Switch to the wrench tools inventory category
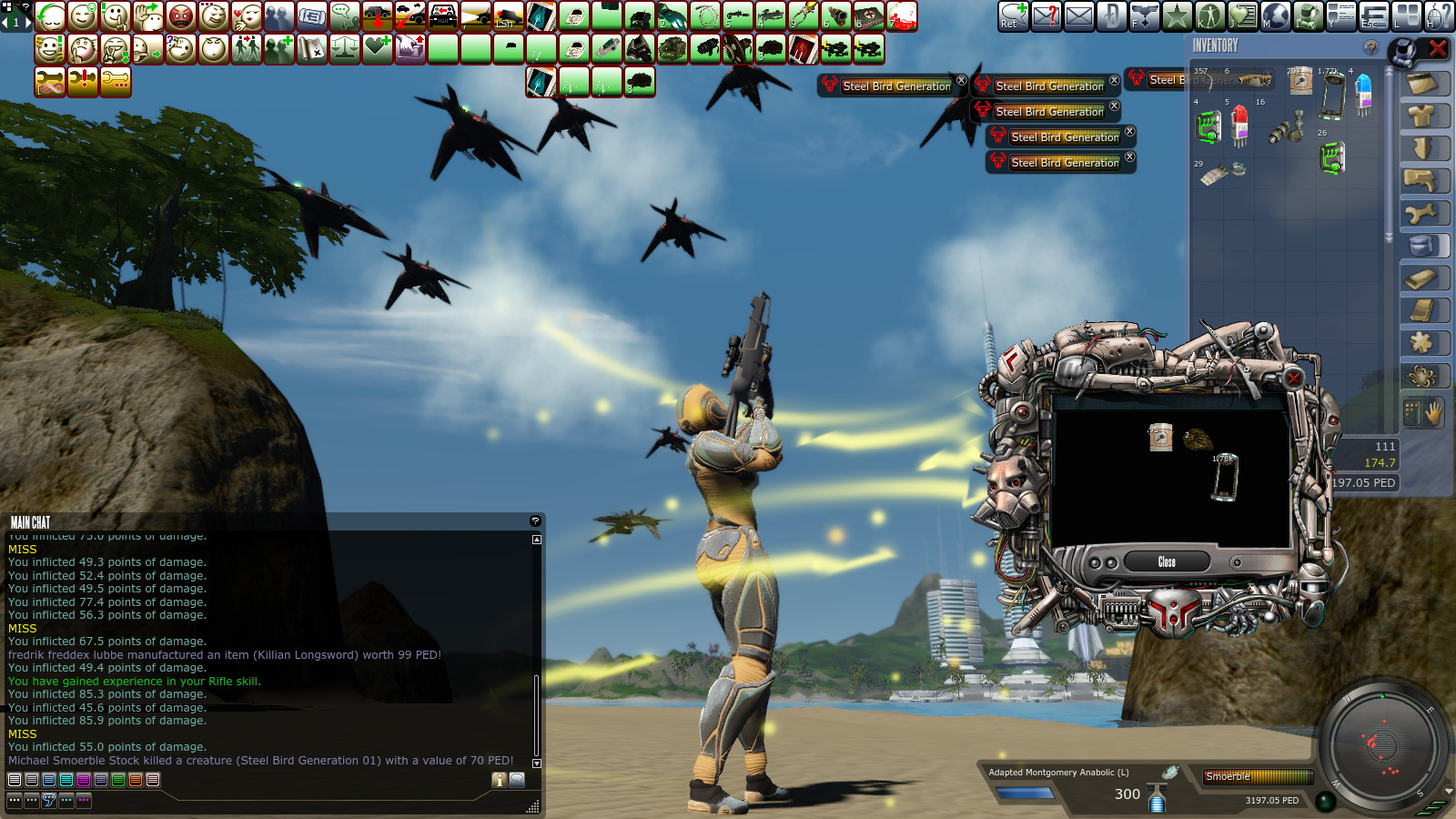The height and width of the screenshot is (819, 1456). point(1422,214)
